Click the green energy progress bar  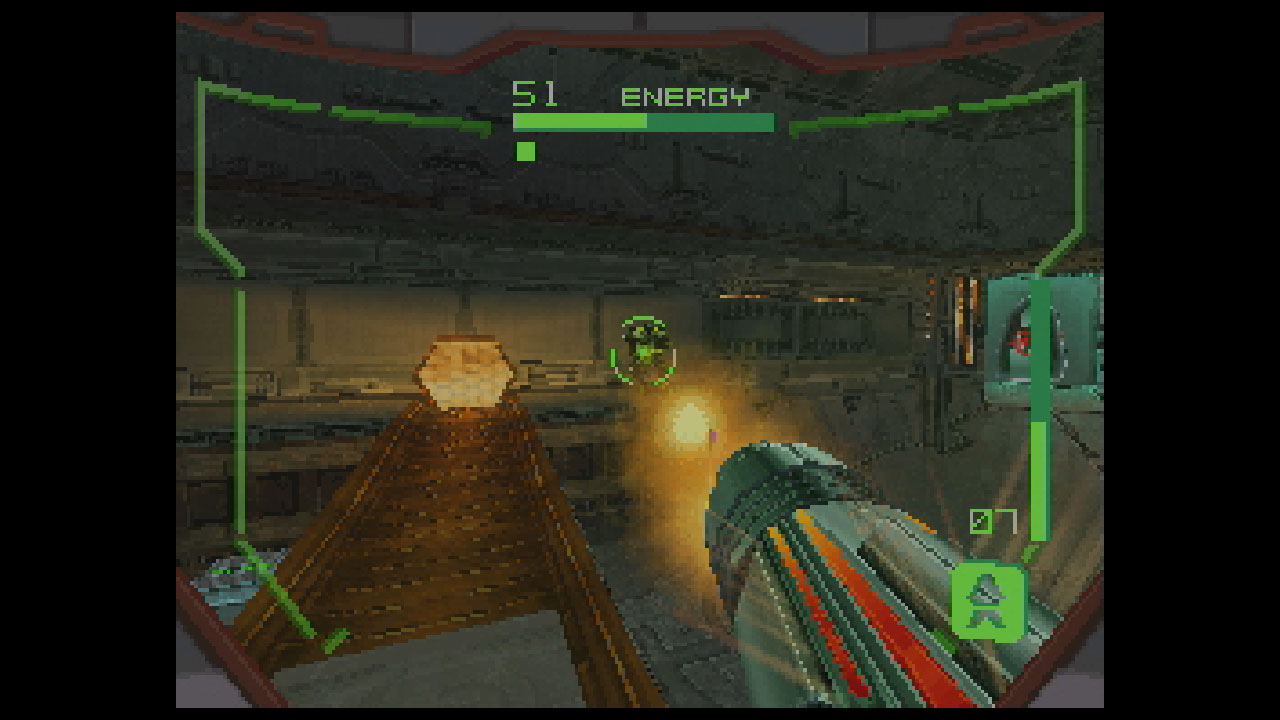(643, 122)
